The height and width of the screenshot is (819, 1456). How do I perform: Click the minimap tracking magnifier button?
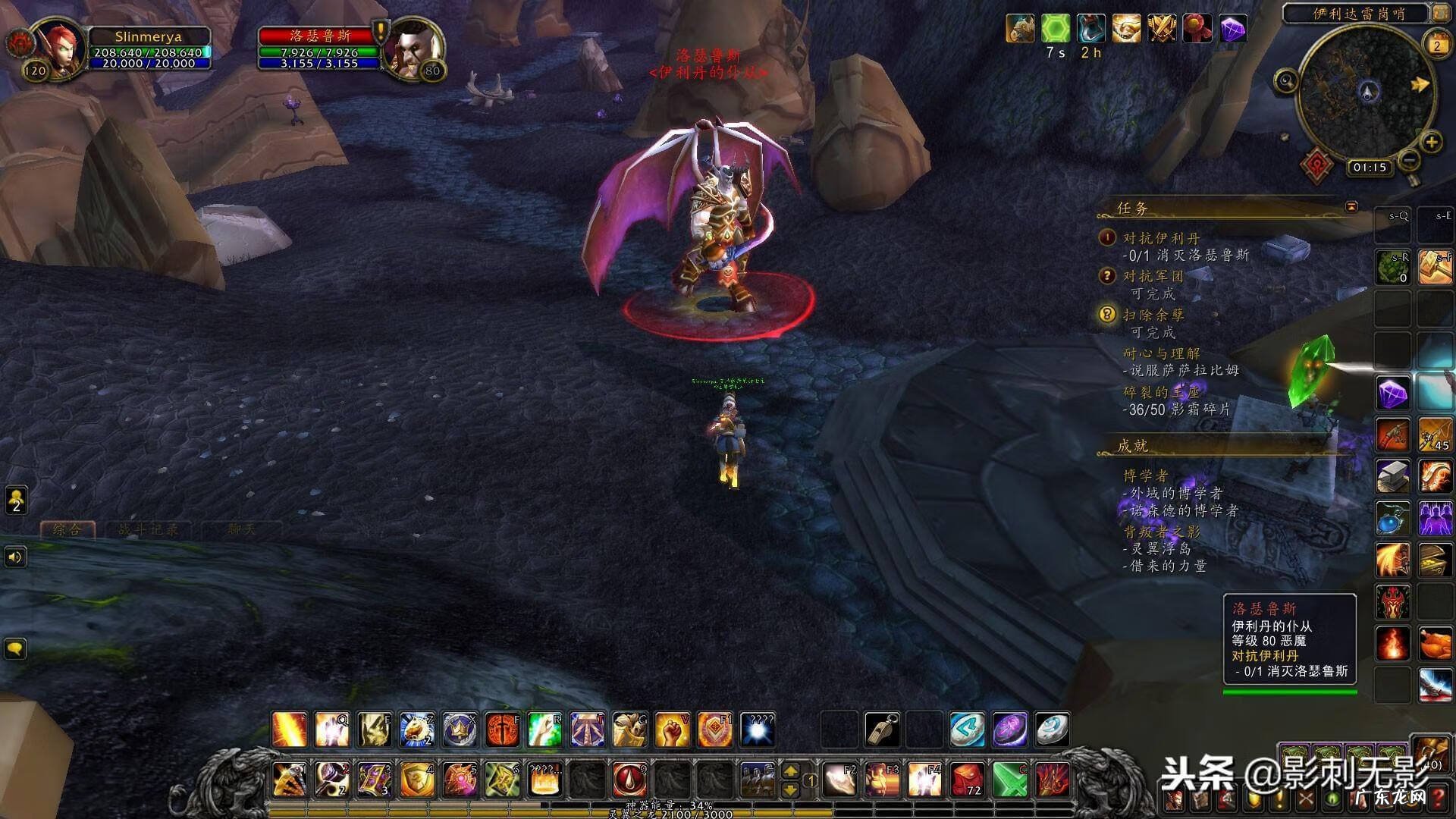[x=1286, y=80]
